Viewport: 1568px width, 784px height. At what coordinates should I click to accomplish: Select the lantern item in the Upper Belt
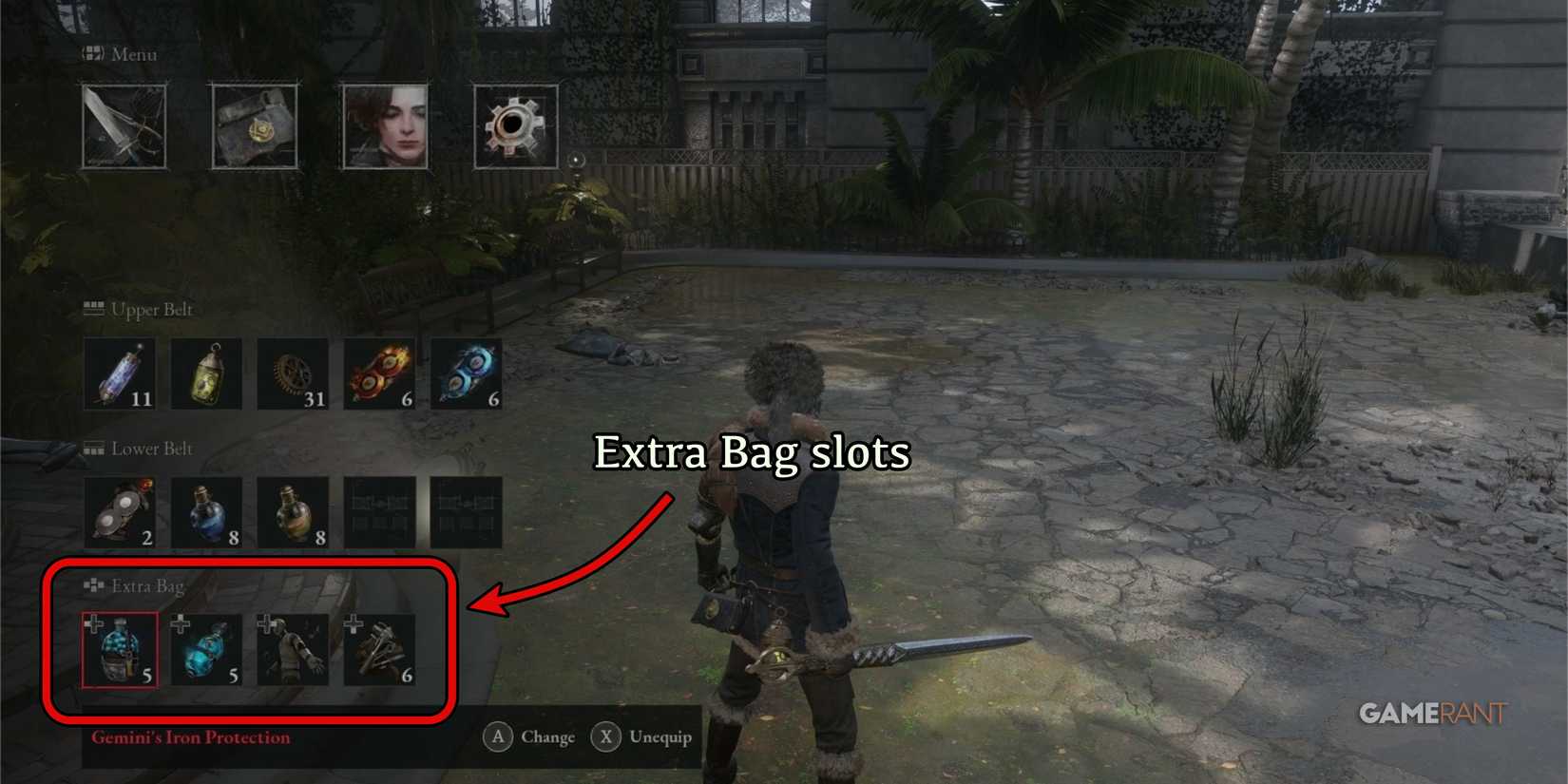point(208,373)
